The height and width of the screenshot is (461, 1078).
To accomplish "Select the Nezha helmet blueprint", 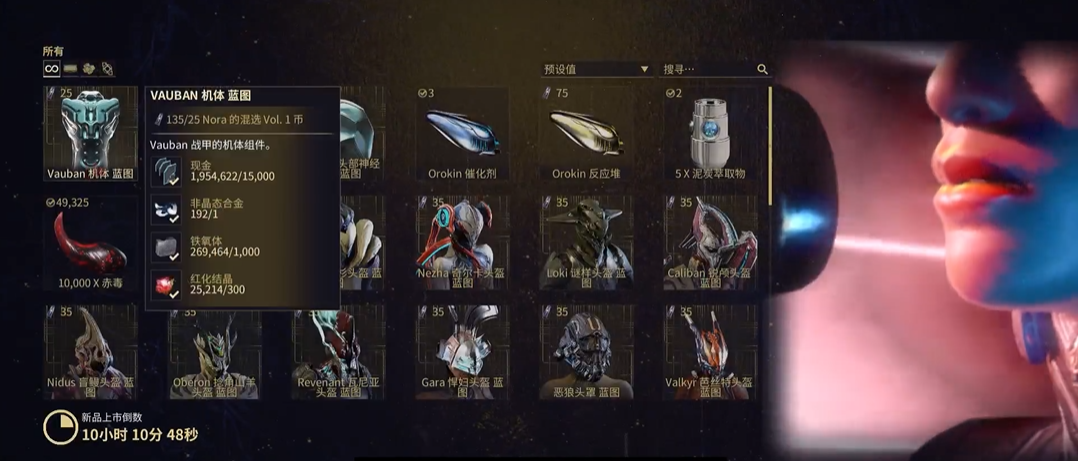I will click(462, 242).
